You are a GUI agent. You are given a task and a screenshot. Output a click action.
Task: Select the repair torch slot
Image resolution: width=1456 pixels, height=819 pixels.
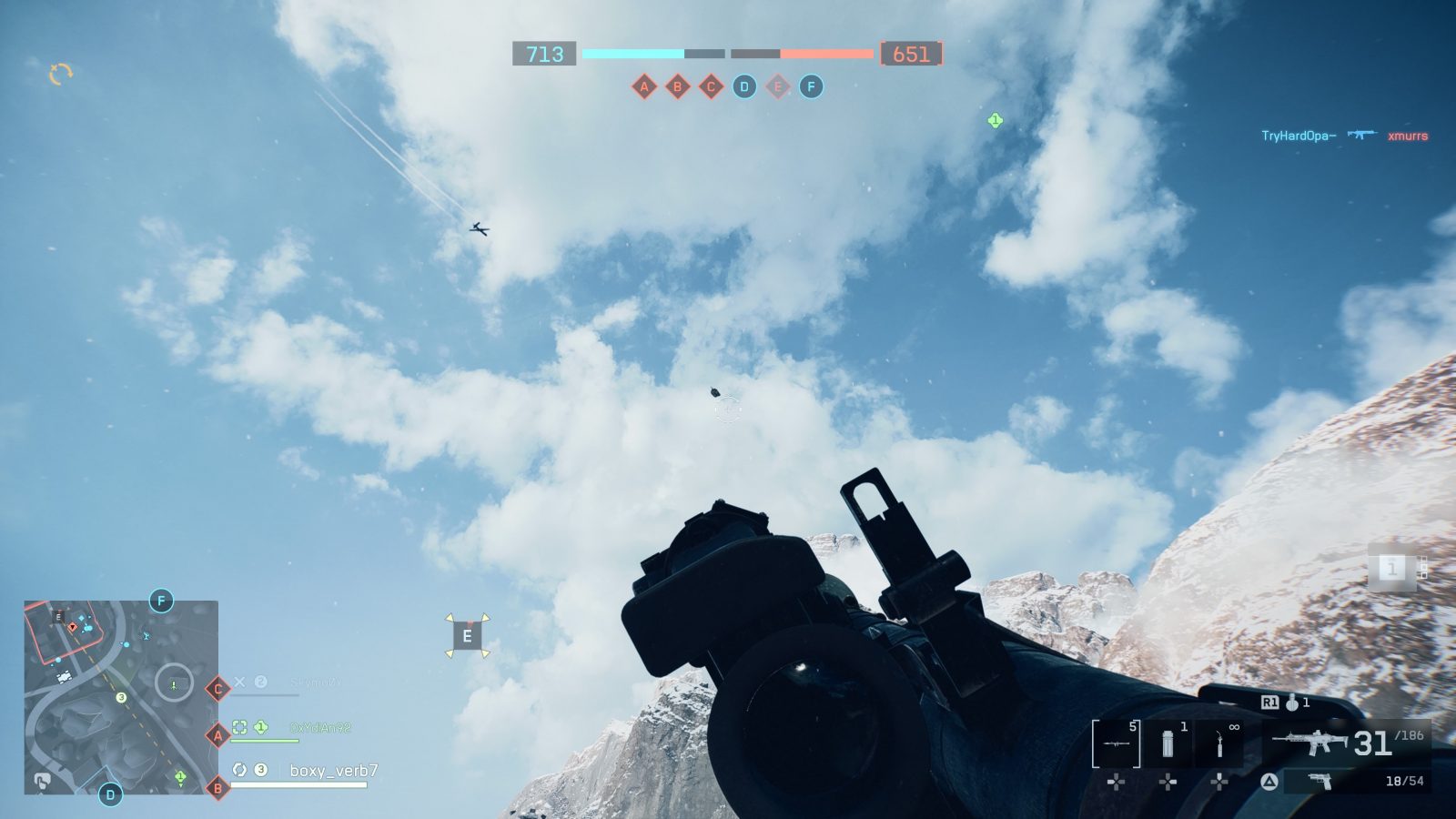coord(1219,743)
